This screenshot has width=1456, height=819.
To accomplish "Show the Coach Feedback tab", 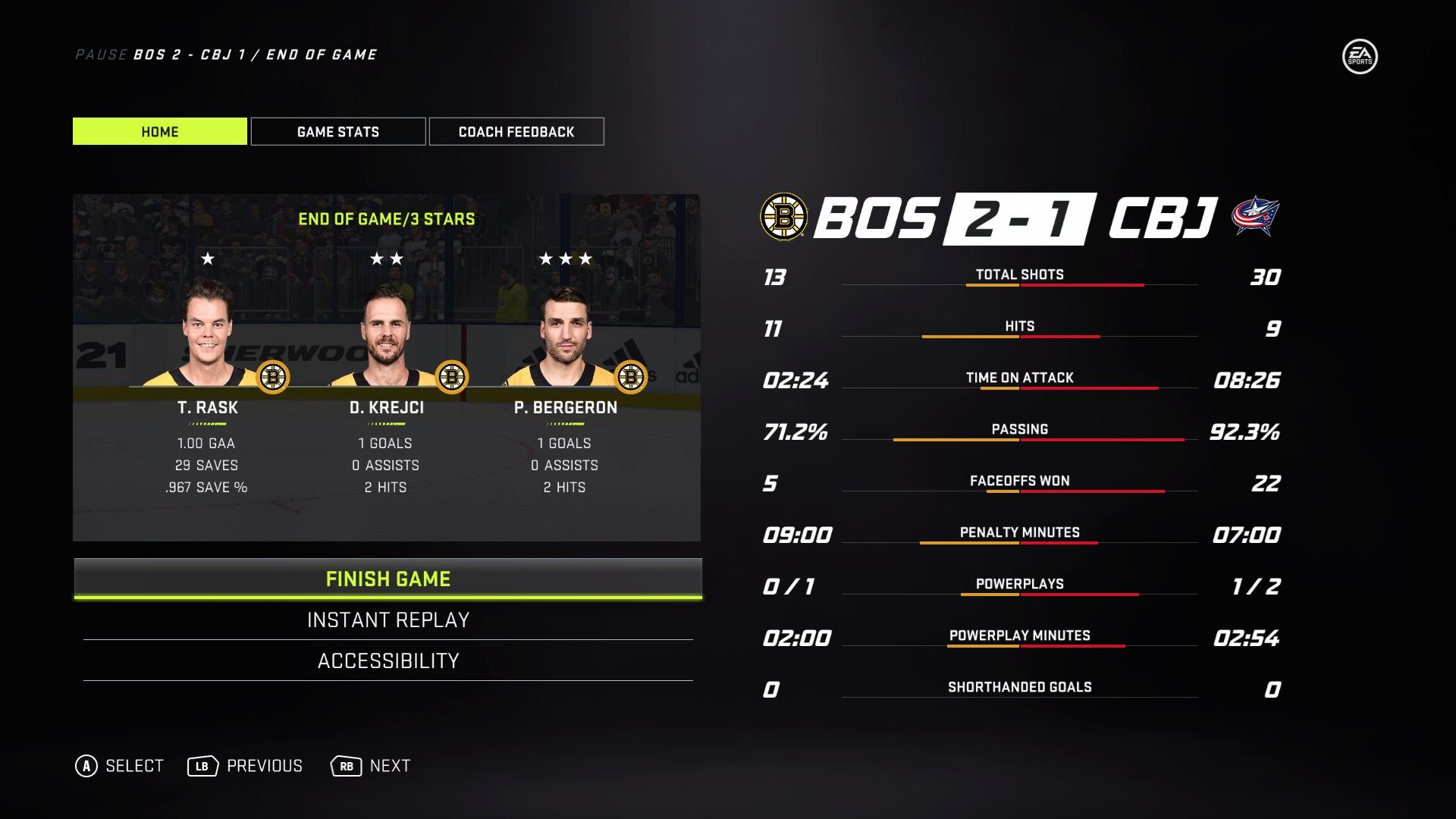I will (x=516, y=131).
